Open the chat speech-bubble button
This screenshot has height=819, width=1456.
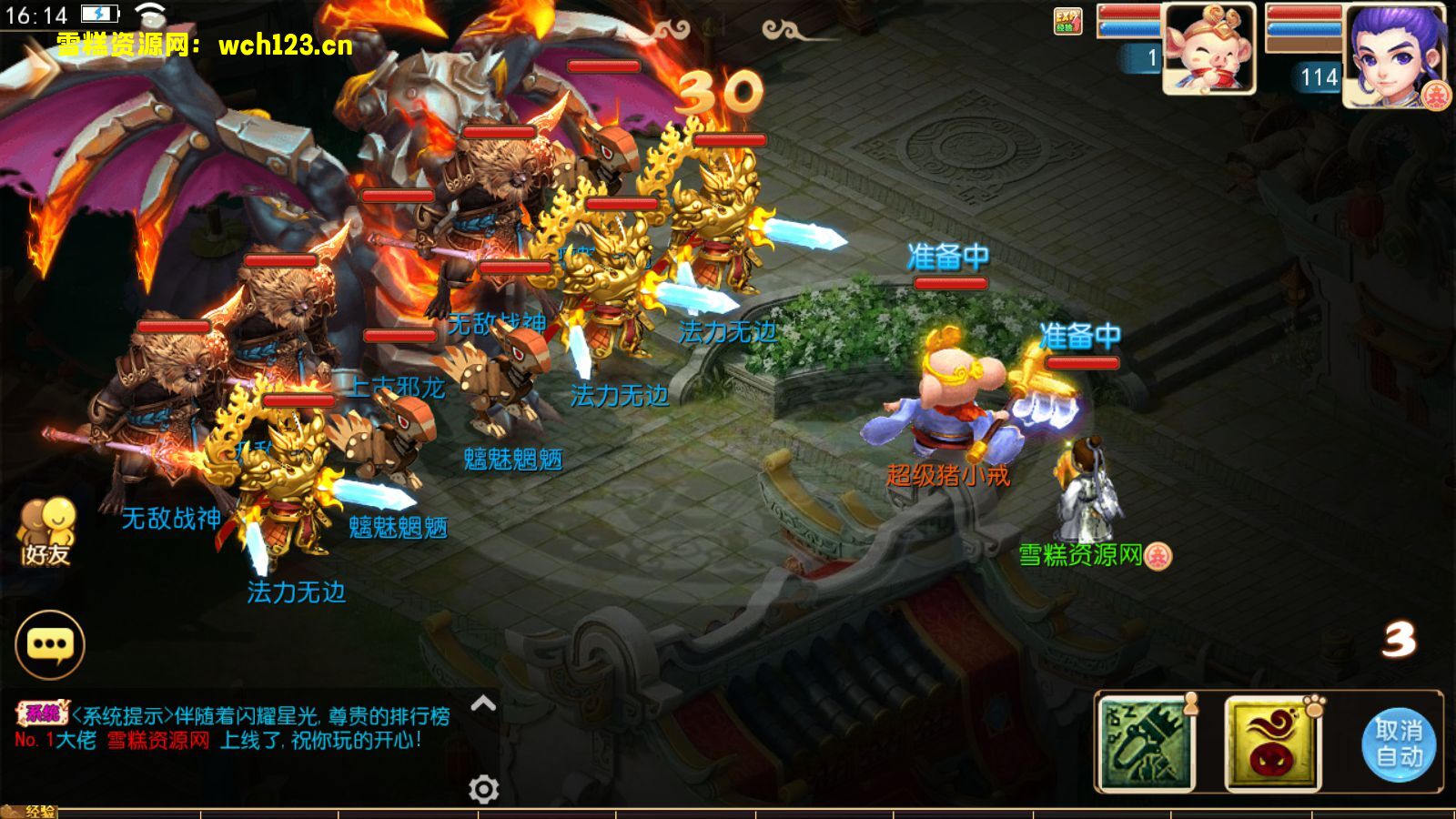[50, 644]
